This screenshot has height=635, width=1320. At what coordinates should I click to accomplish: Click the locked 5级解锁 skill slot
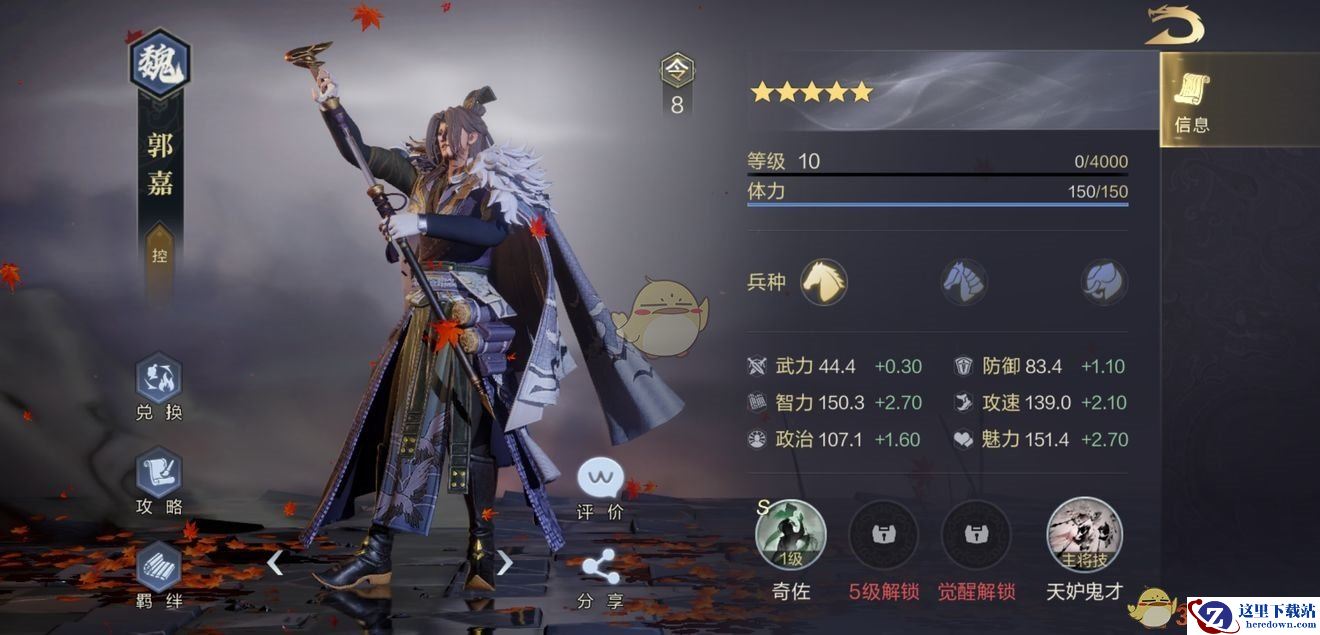(884, 535)
